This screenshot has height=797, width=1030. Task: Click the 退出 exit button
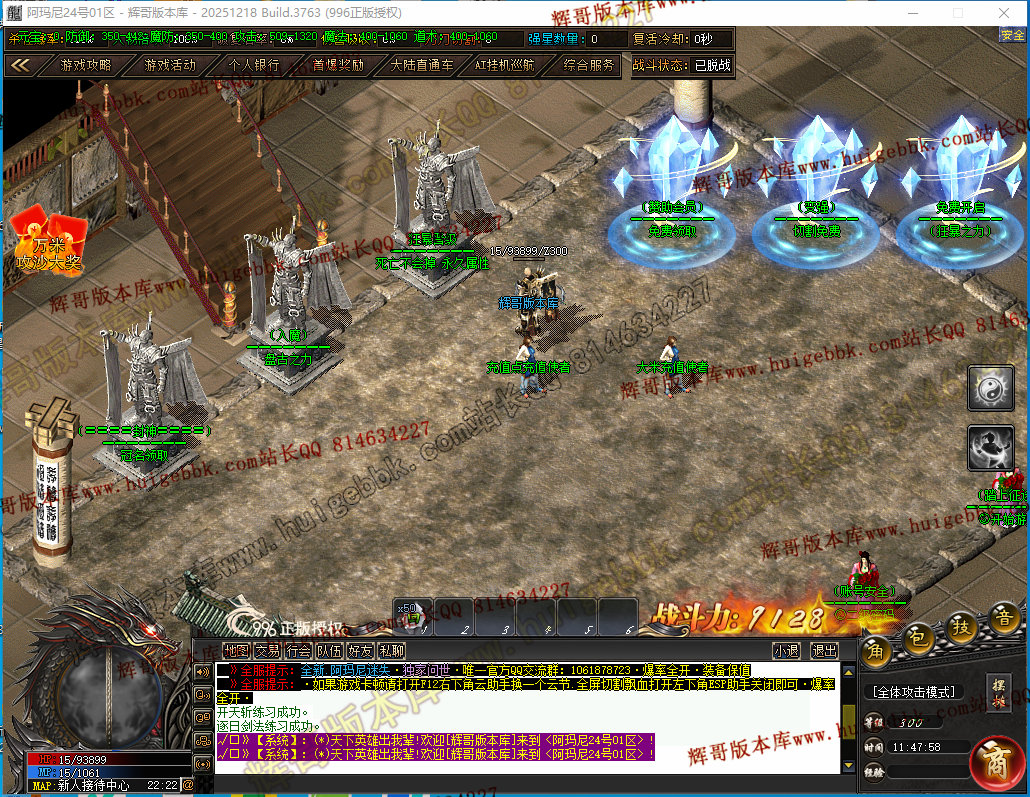[x=824, y=650]
